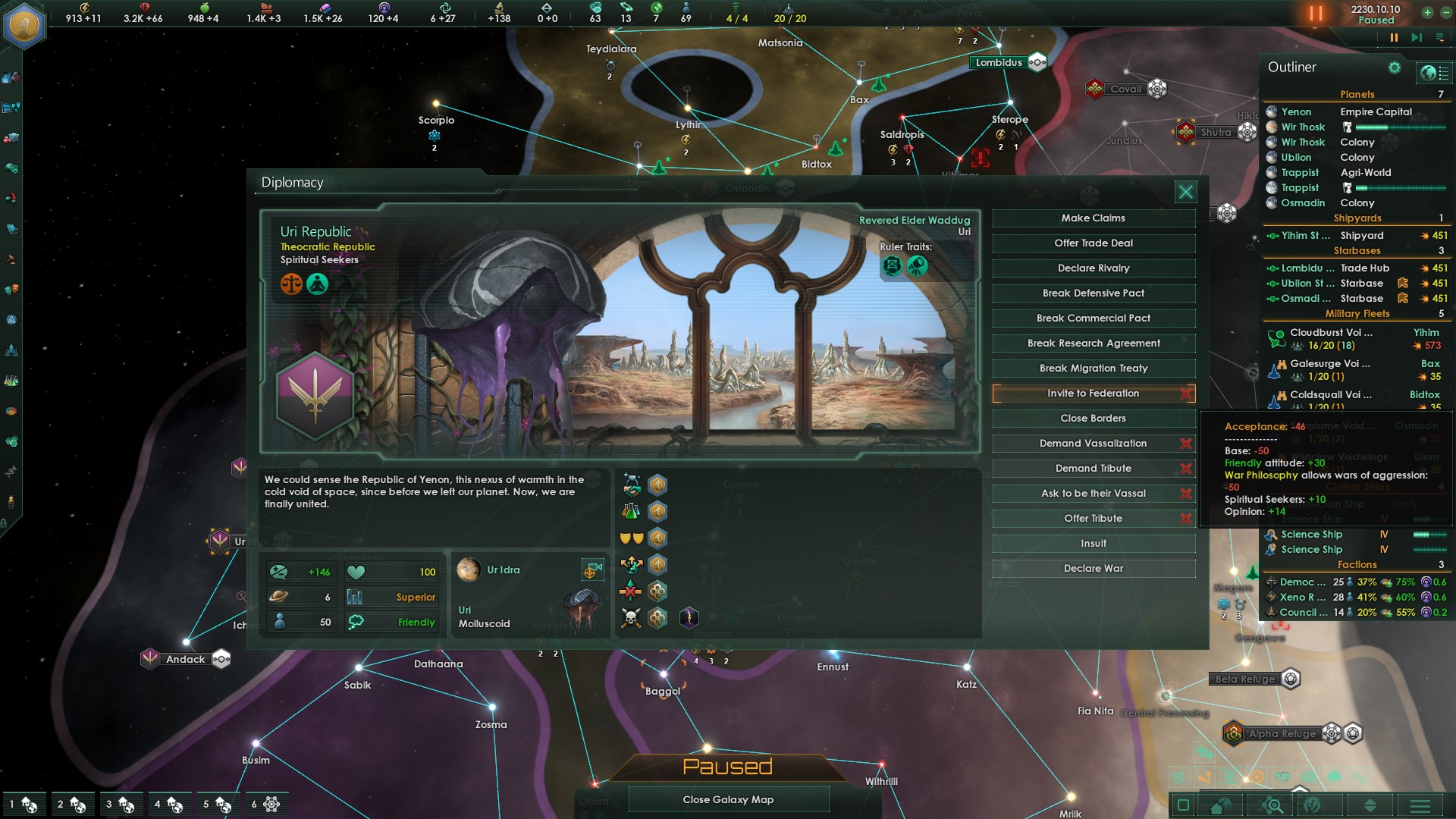Click the research agreement flasks icon
1456x819 pixels.
pyautogui.click(x=629, y=510)
